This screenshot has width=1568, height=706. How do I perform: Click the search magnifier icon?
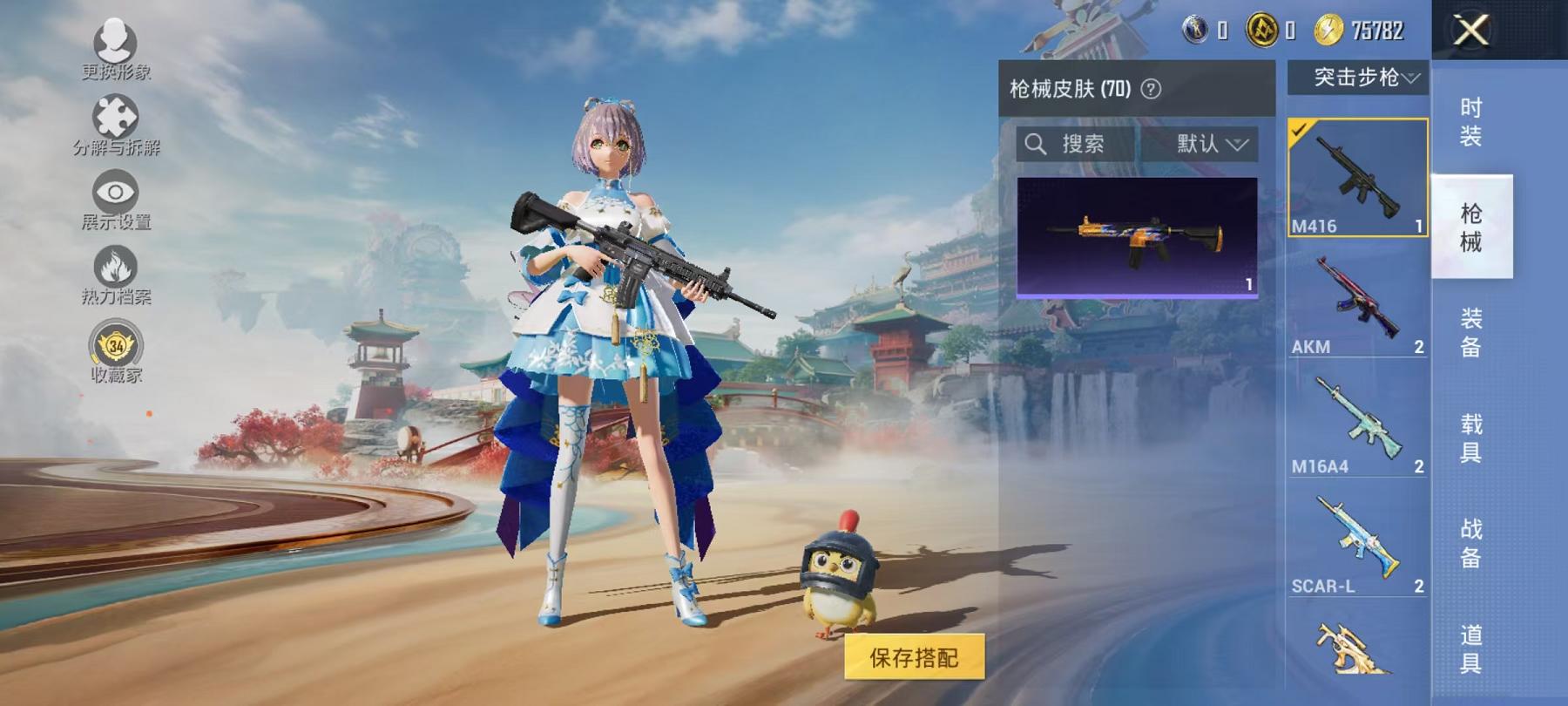tap(1037, 145)
